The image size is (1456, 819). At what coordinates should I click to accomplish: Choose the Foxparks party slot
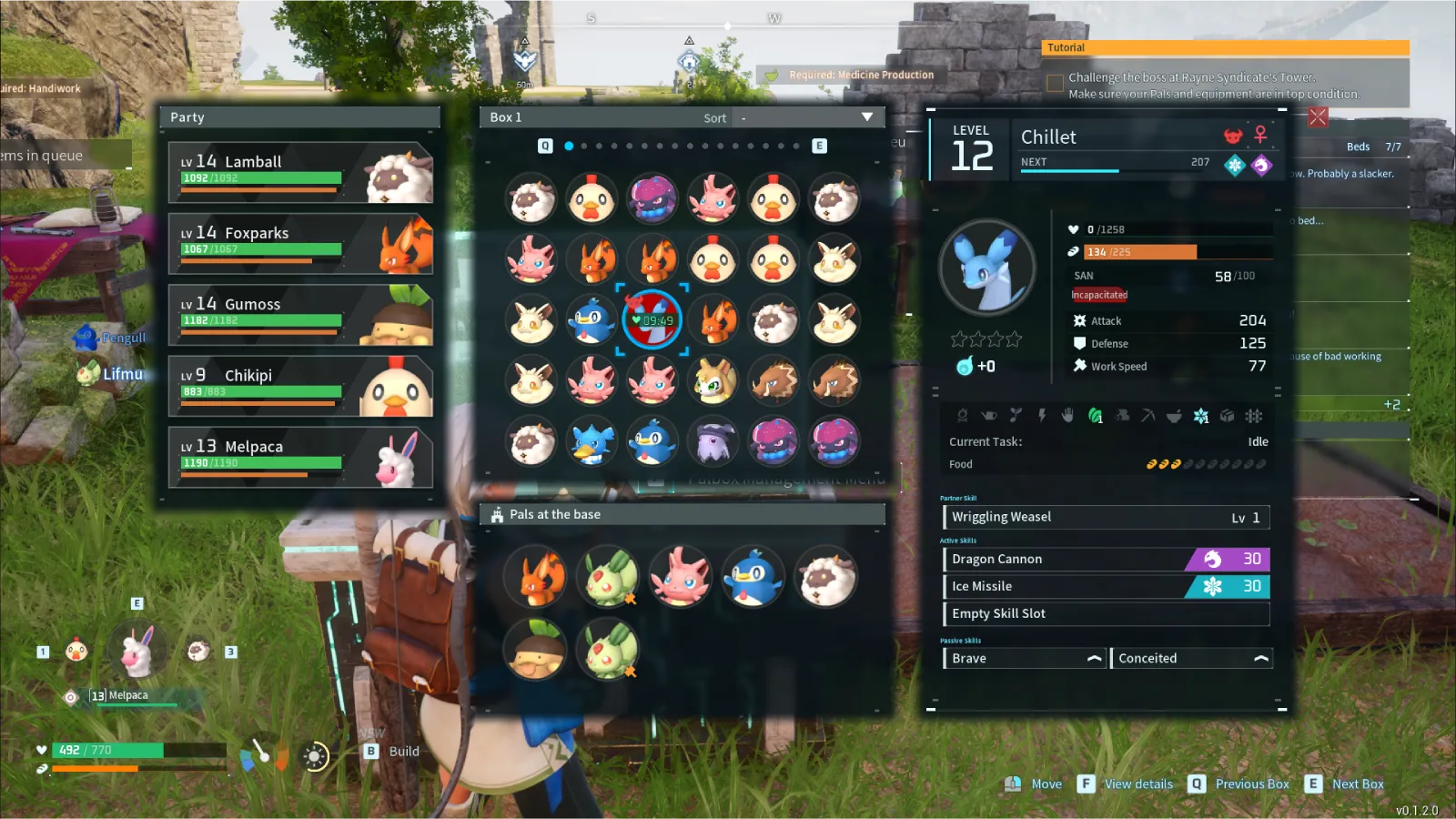coord(300,244)
